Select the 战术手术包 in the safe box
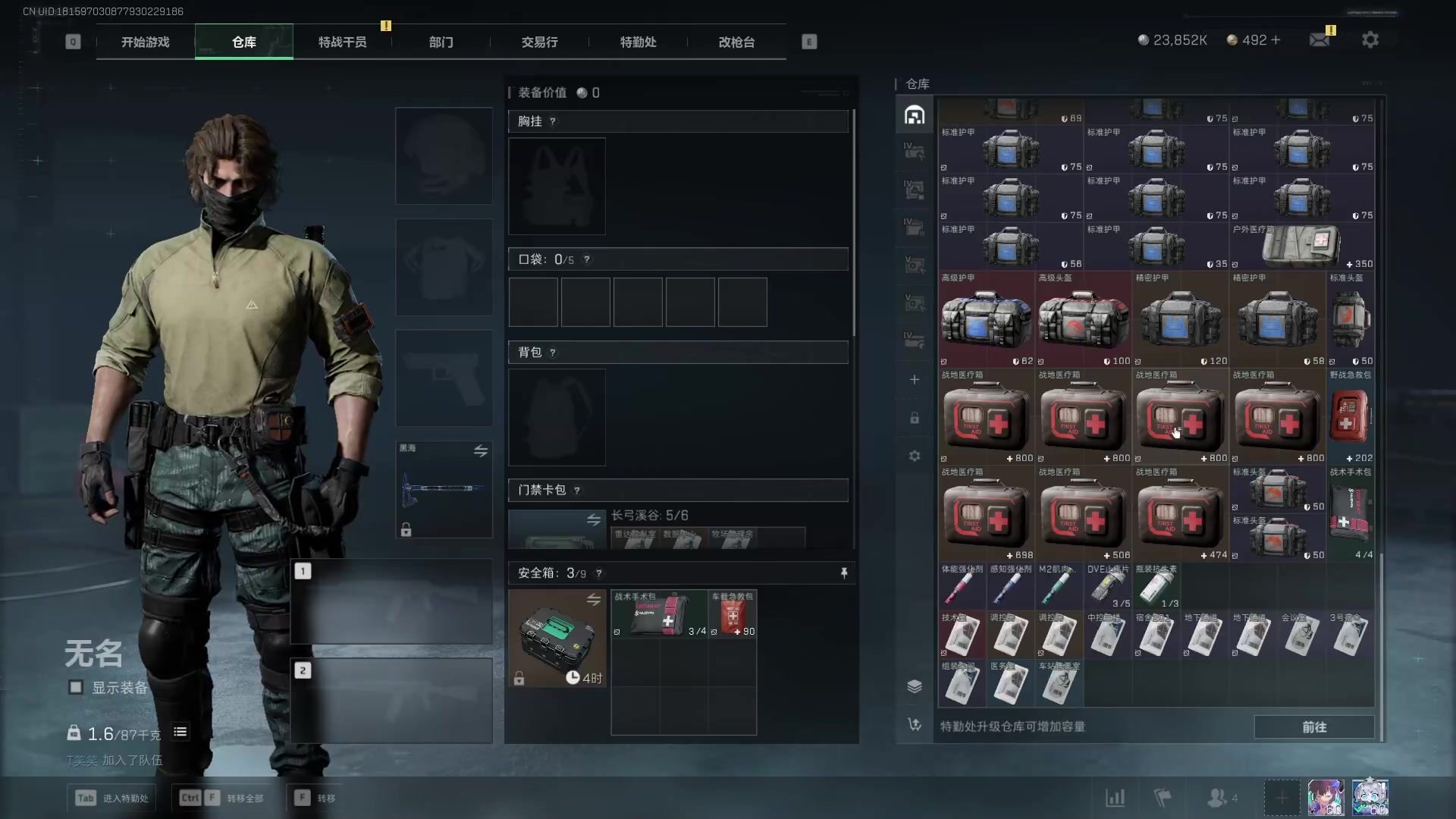Viewport: 1456px width, 819px height. (660, 614)
